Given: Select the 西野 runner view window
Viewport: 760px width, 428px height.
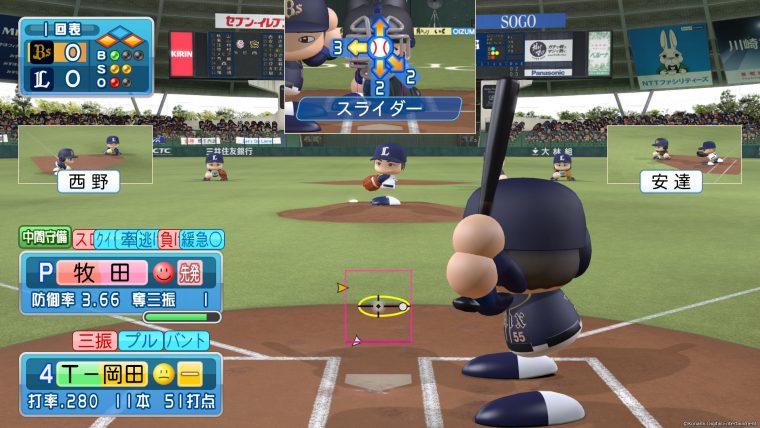Looking at the screenshot, I should click(85, 155).
